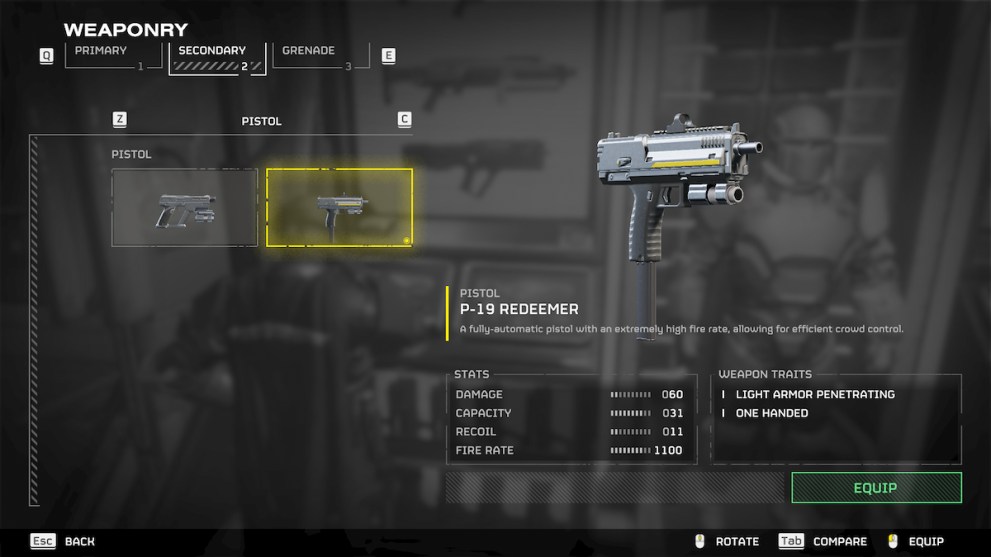Select the Secondary weapons tab
This screenshot has width=991, height=557.
click(x=217, y=55)
